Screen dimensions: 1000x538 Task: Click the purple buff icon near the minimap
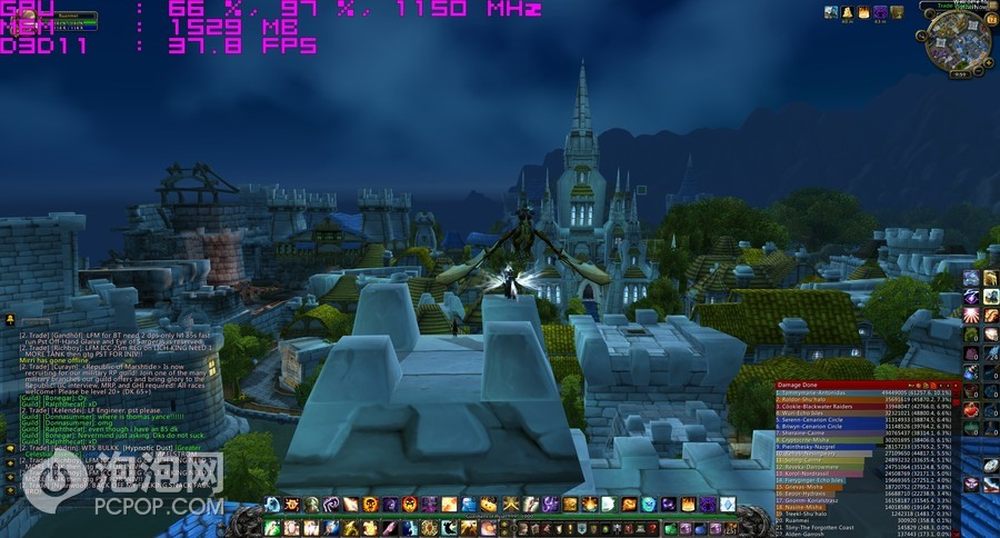[880, 12]
